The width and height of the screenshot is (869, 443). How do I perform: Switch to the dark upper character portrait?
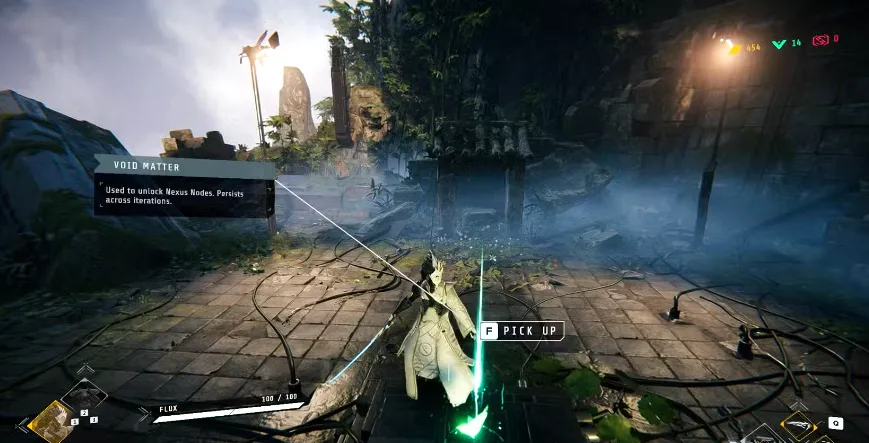coord(82,396)
